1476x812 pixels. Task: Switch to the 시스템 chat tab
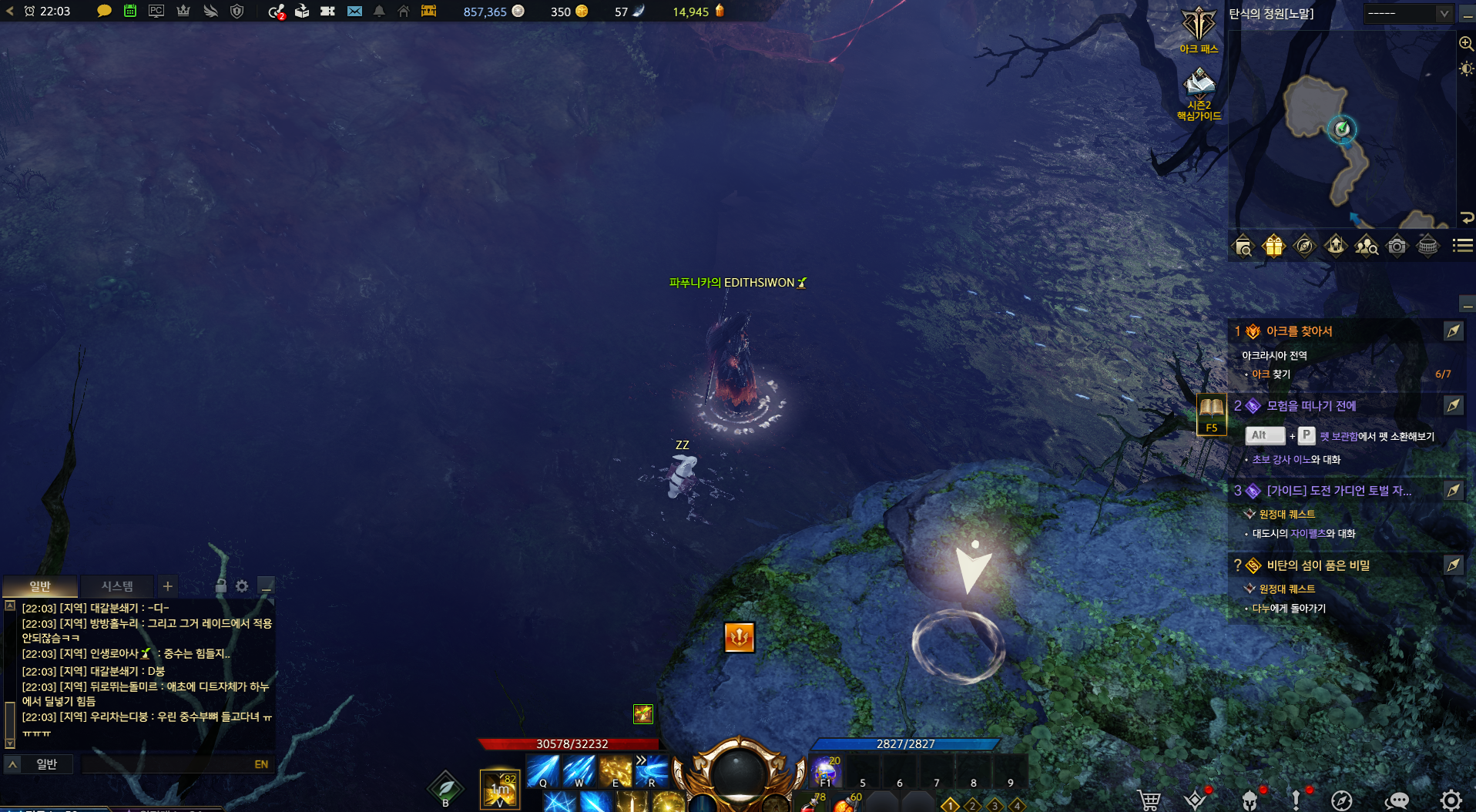tap(117, 586)
